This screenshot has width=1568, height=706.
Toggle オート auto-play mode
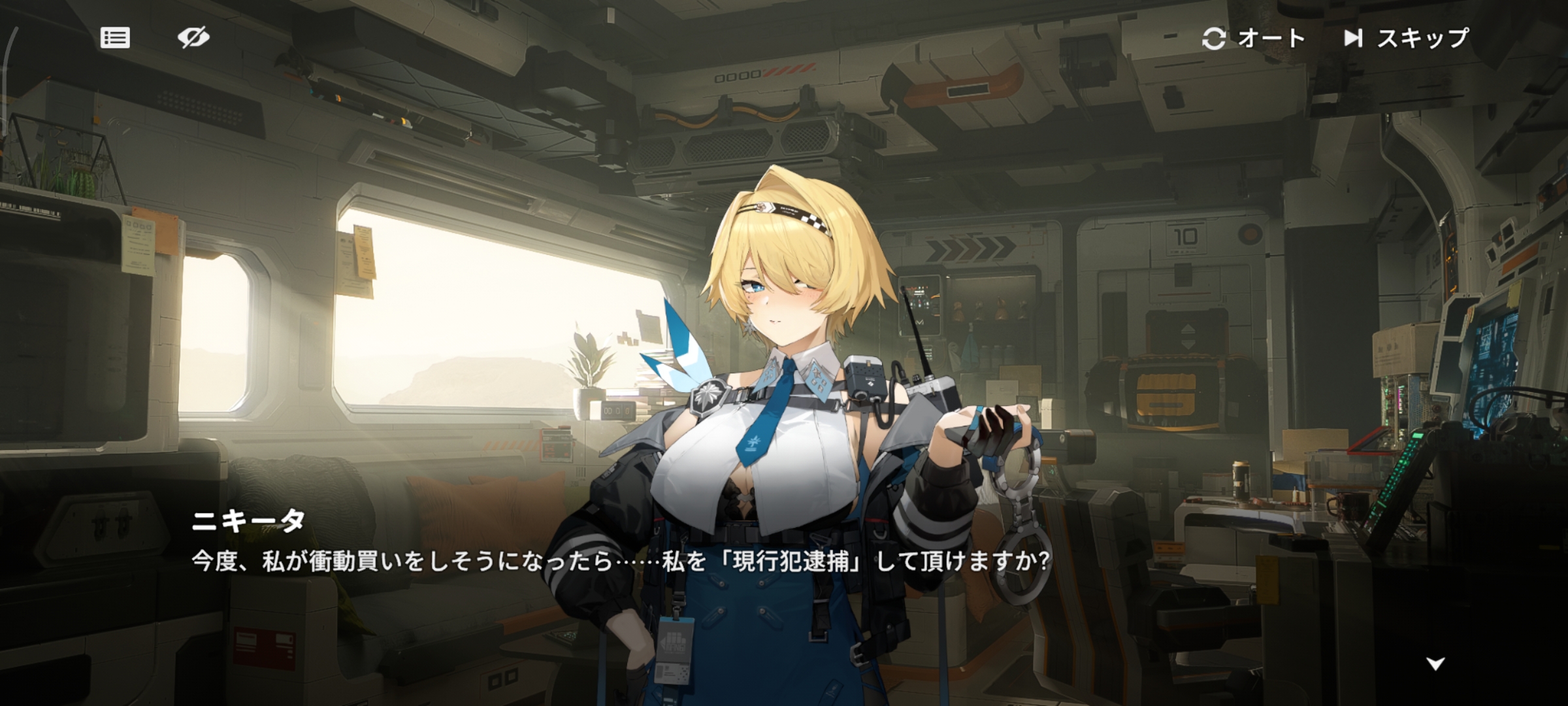pos(1253,39)
